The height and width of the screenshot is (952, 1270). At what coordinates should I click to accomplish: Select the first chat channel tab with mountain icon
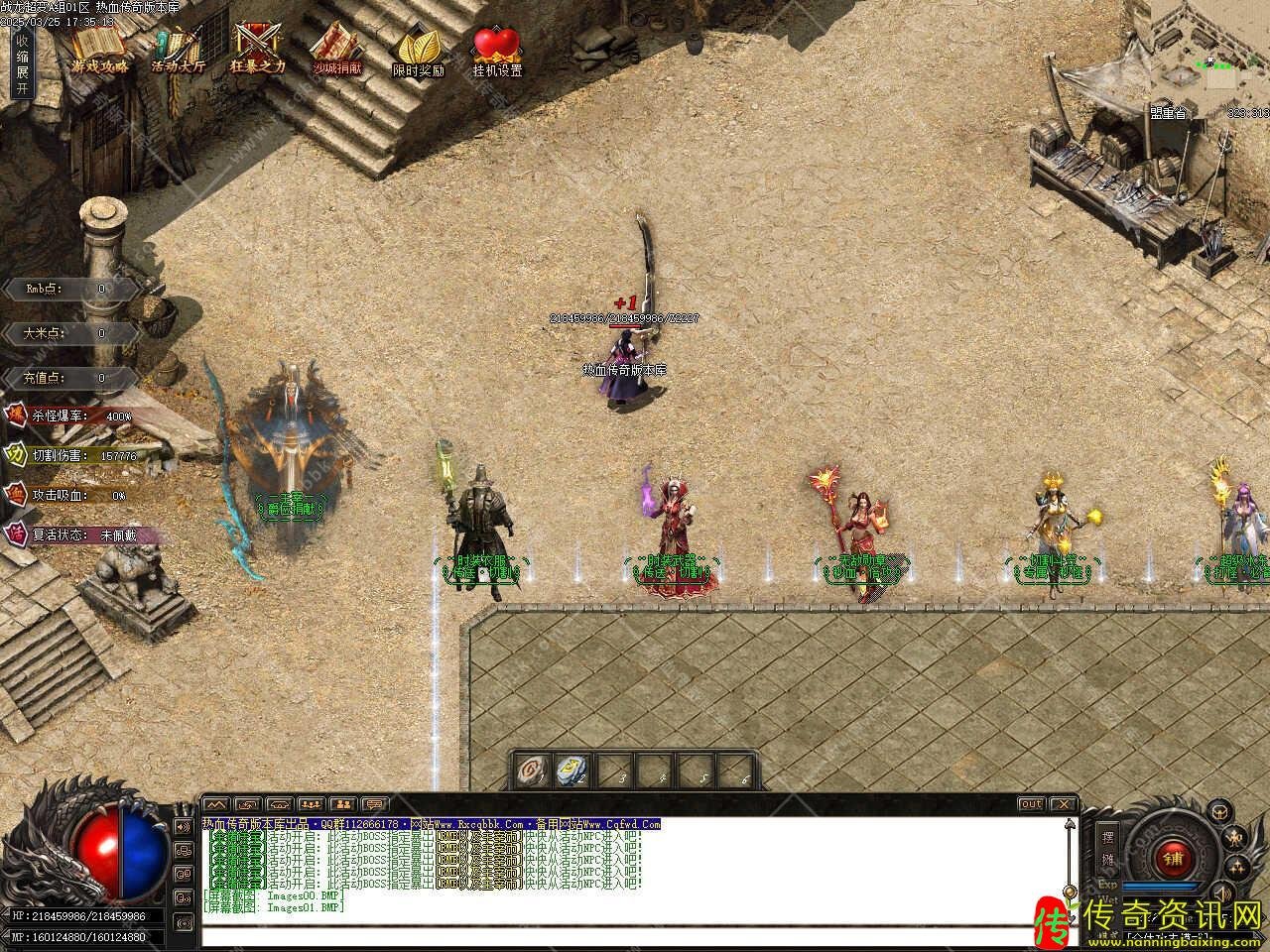click(215, 804)
